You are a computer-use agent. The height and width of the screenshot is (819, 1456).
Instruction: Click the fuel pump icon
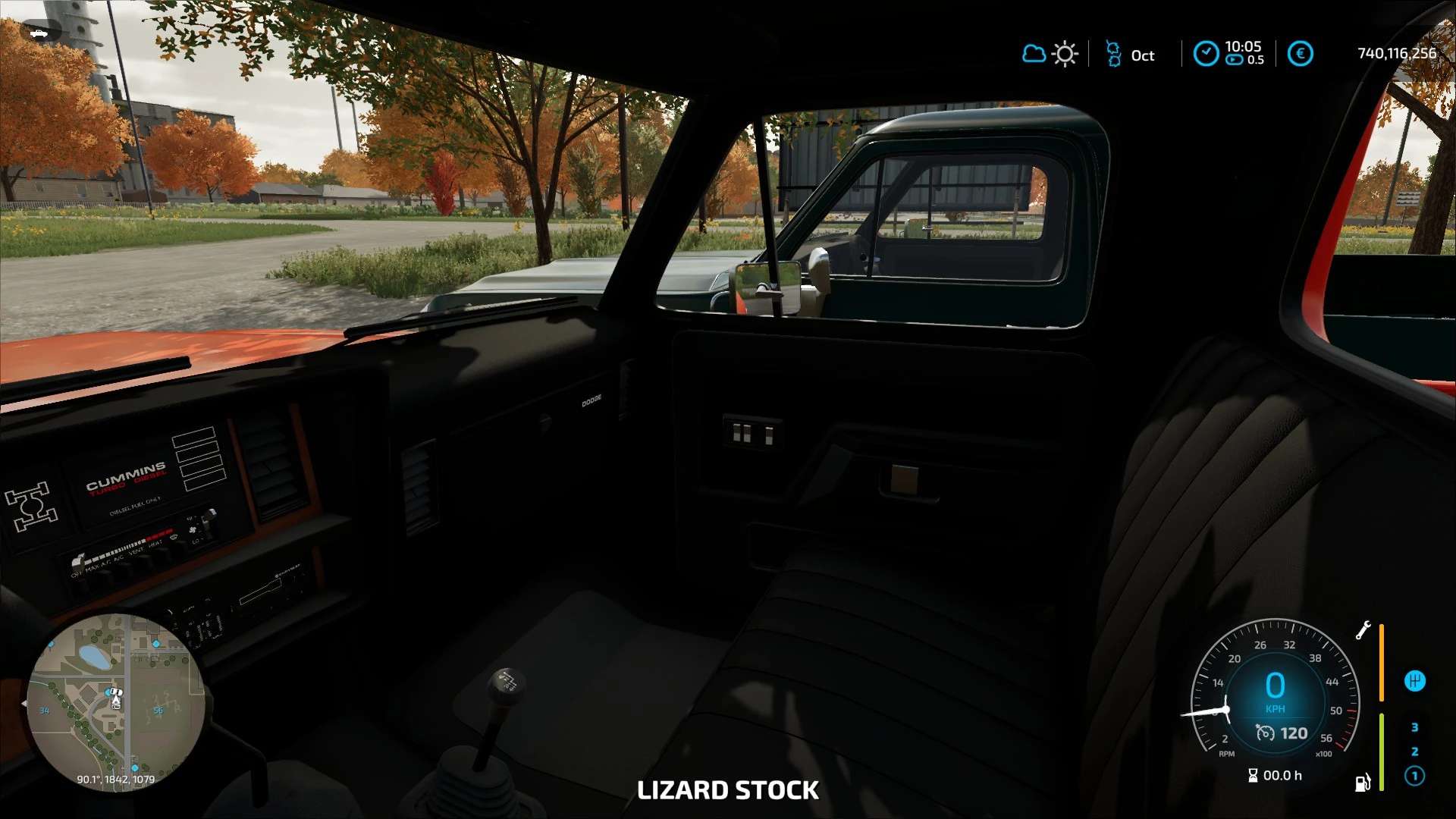point(1362,783)
